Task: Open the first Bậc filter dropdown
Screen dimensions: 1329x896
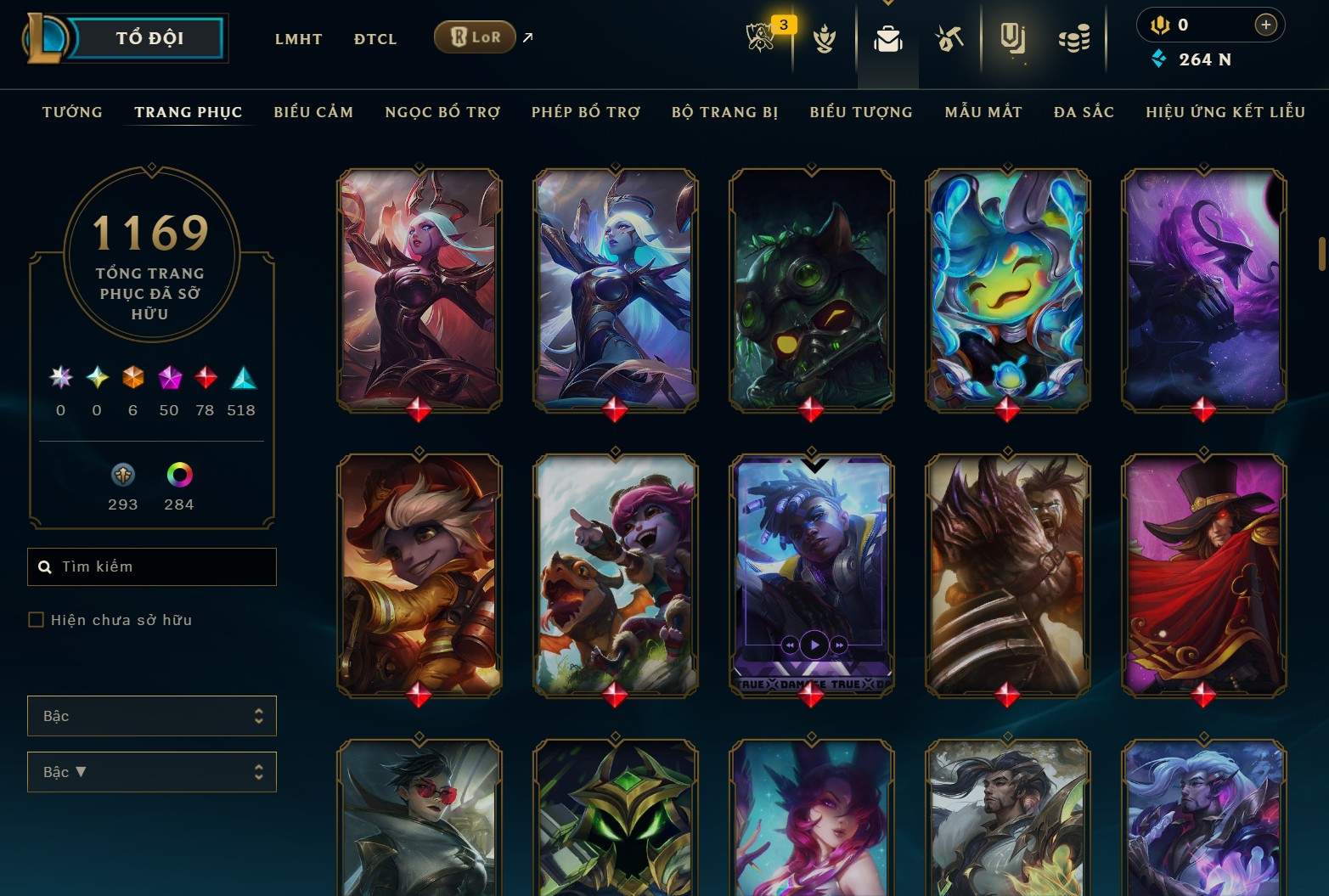Action: [x=152, y=716]
